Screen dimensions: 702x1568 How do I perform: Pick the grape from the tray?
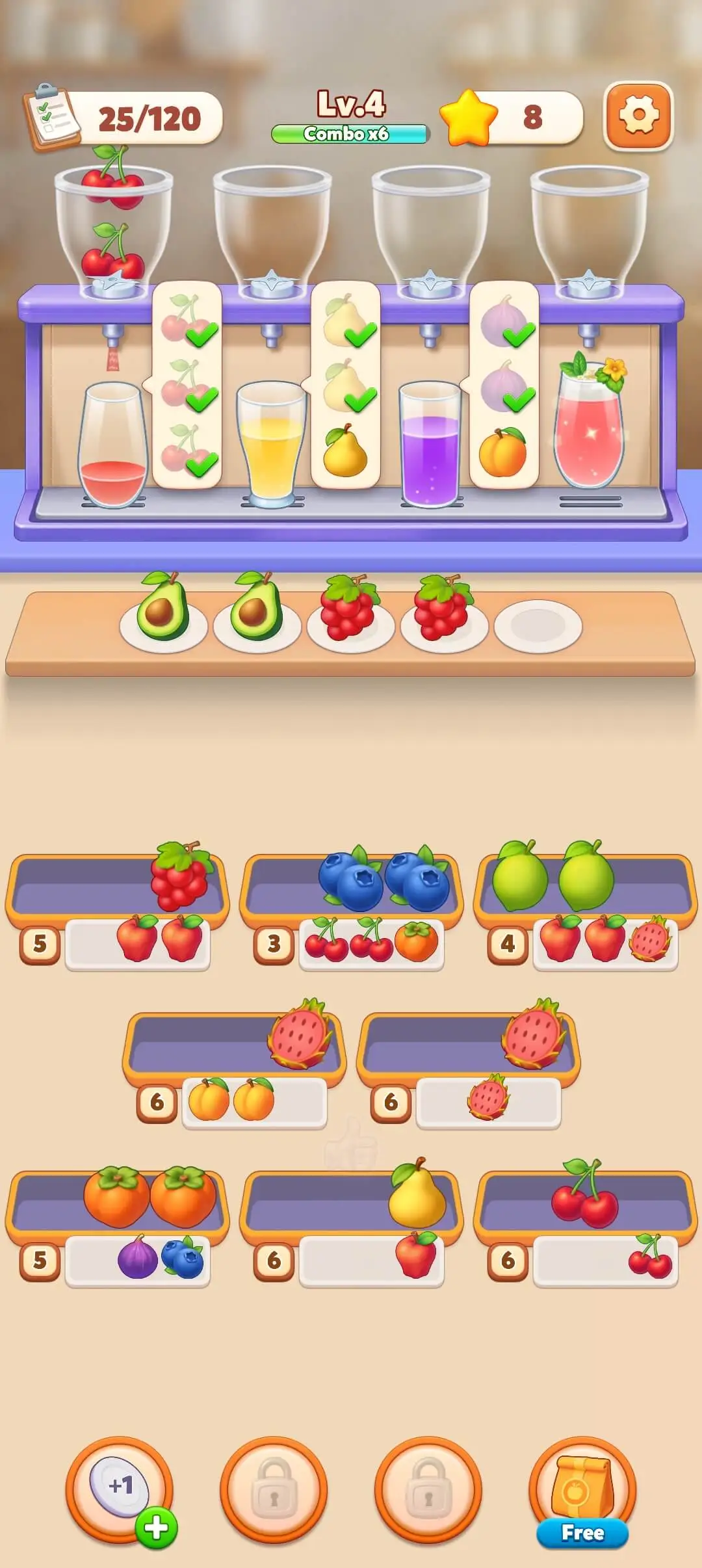[180, 875]
